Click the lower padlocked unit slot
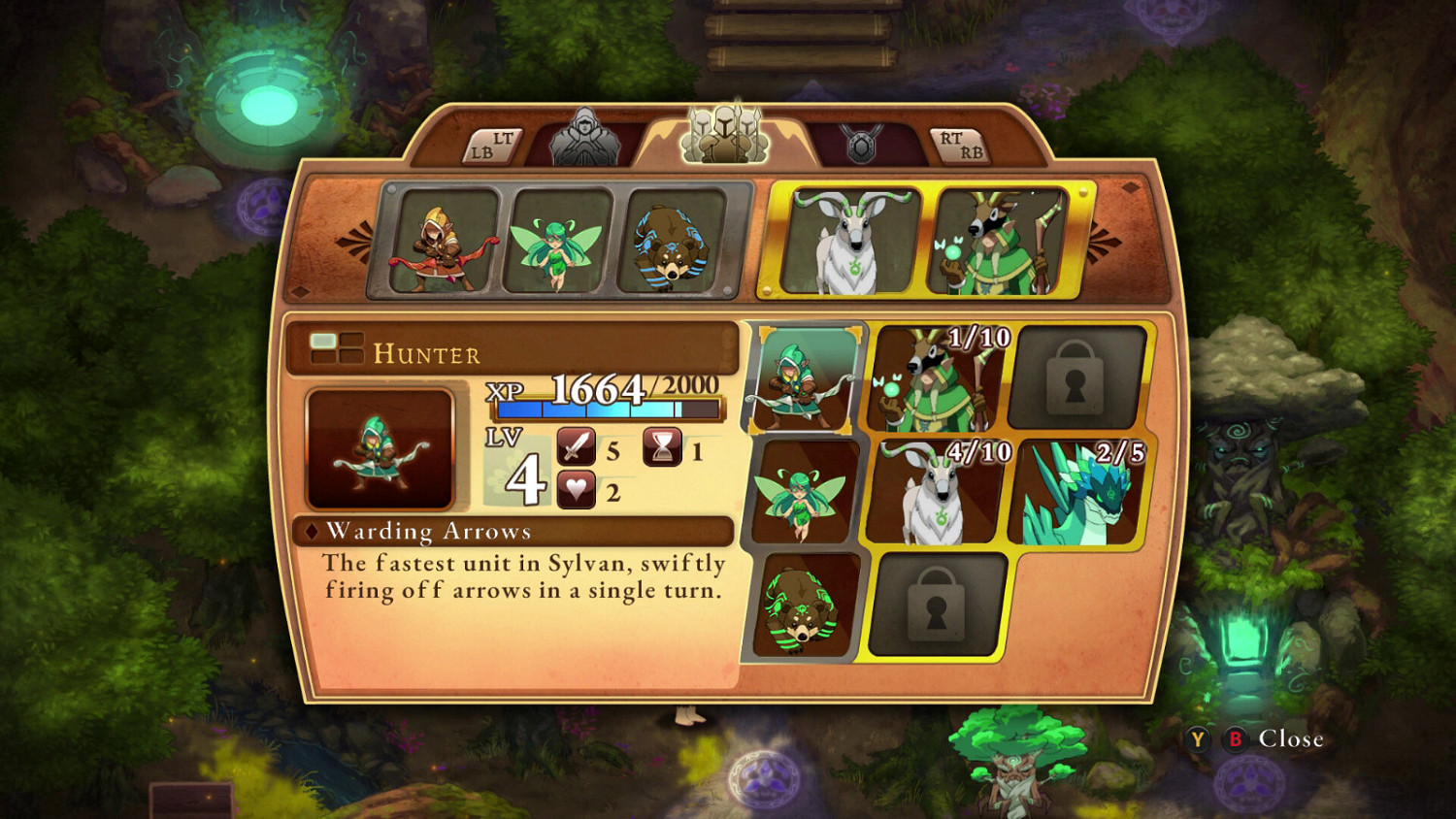 [937, 606]
